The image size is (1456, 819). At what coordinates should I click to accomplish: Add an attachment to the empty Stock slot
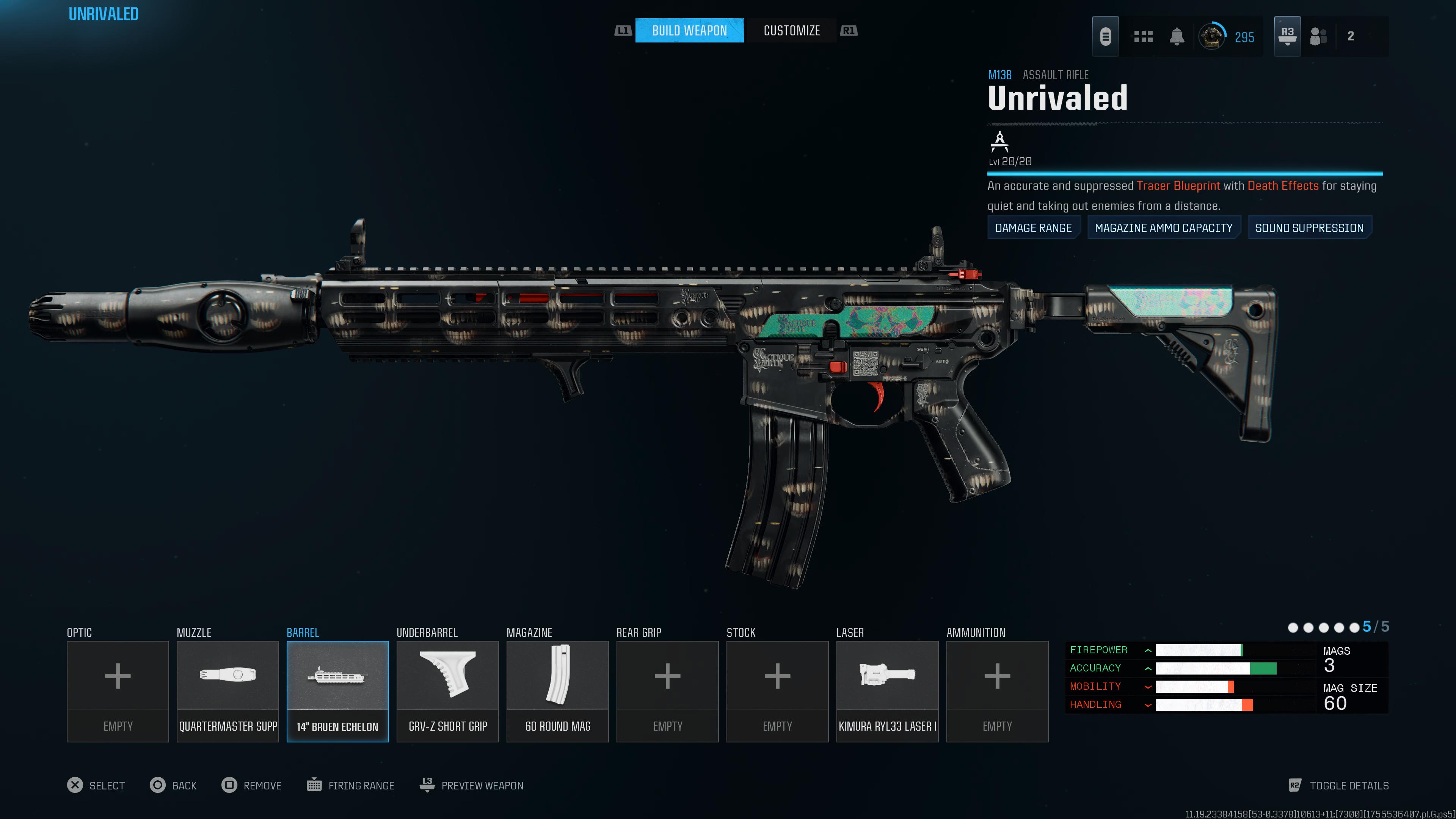tap(777, 691)
